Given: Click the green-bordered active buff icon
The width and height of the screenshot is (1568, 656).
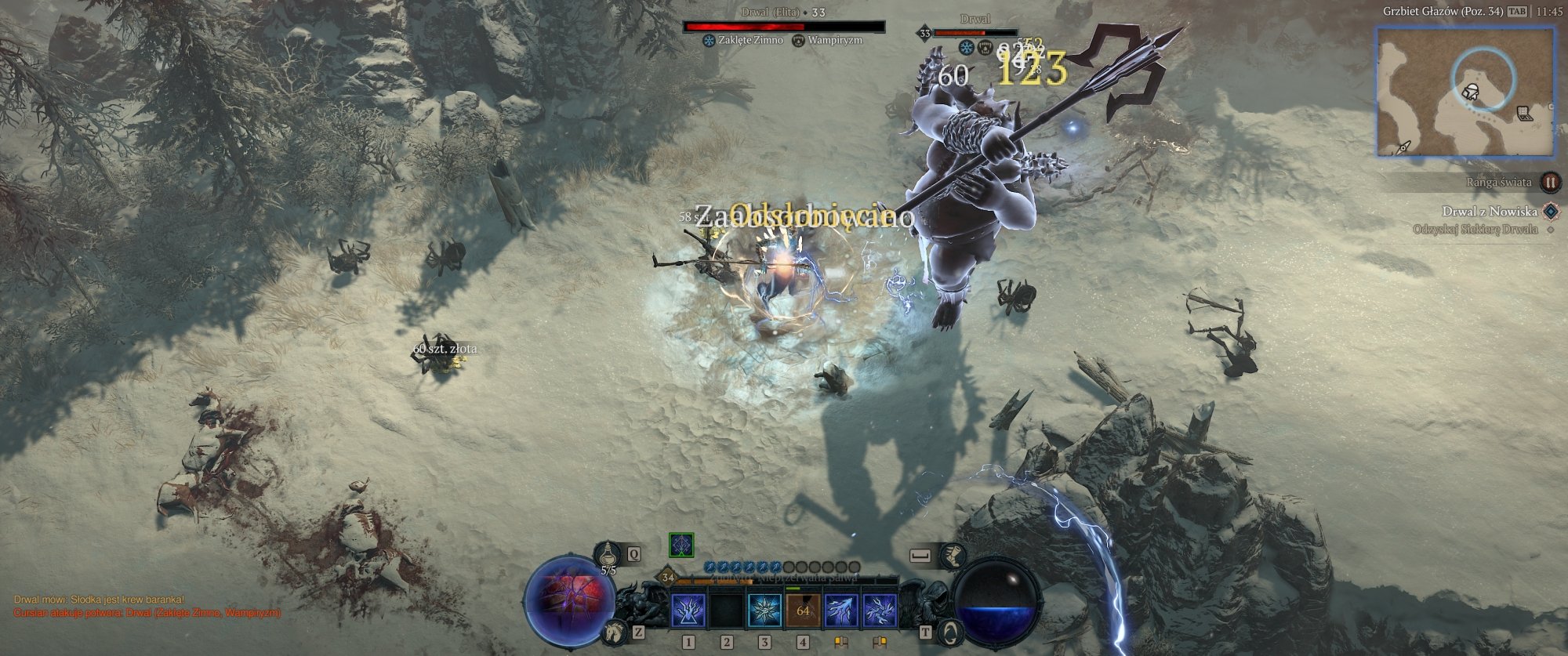Looking at the screenshot, I should (x=681, y=545).
